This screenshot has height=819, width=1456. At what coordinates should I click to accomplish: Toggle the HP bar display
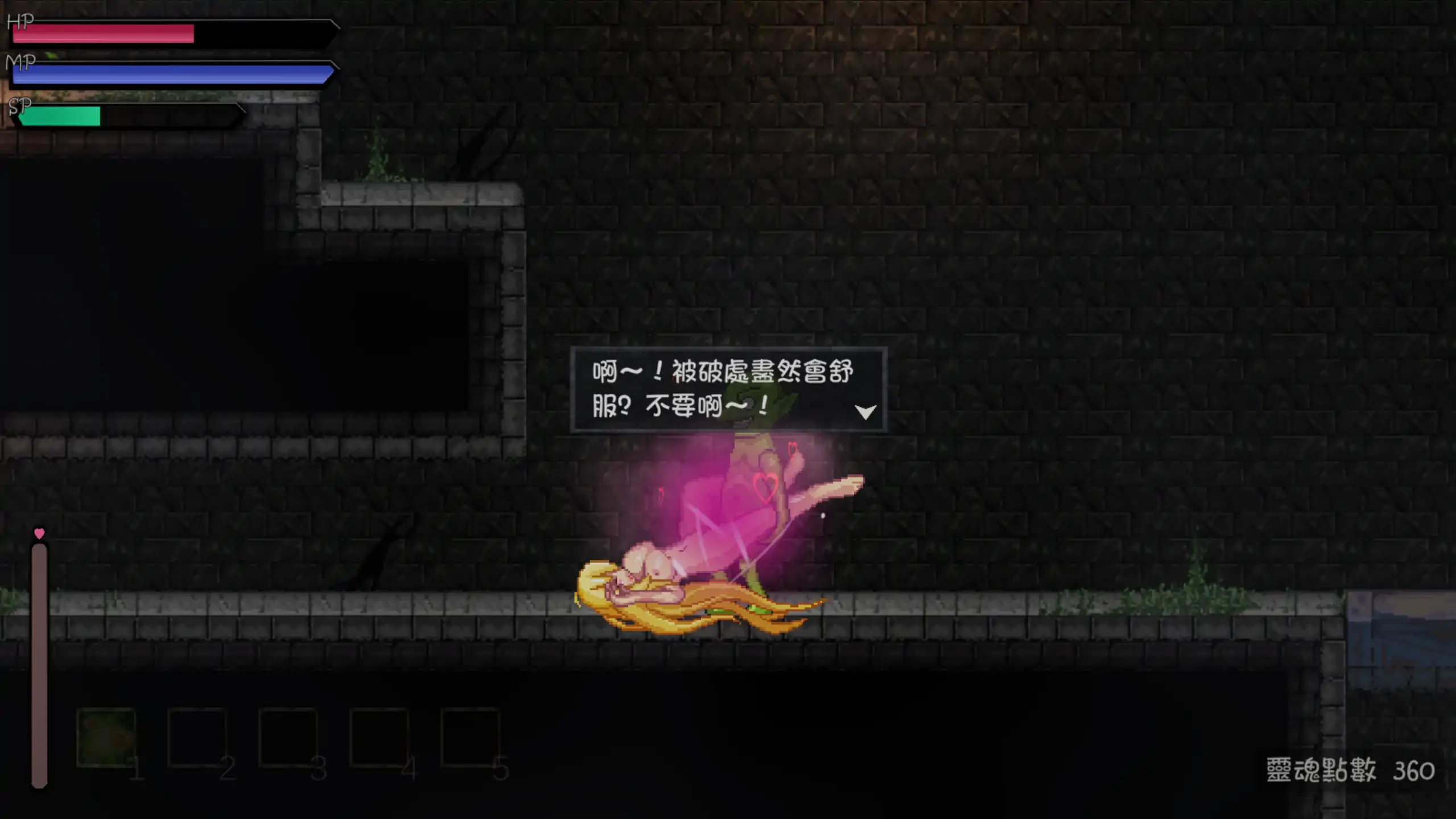[102, 34]
